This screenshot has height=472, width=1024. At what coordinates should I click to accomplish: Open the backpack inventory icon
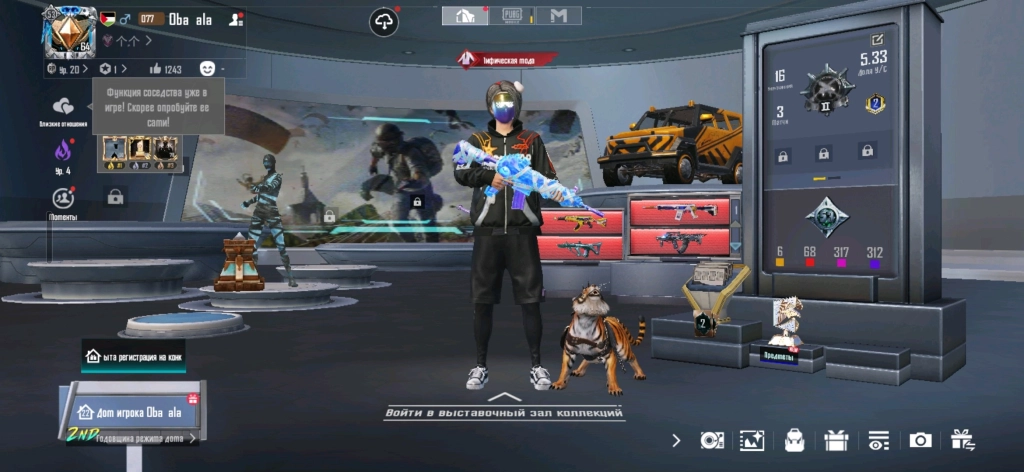click(x=795, y=440)
